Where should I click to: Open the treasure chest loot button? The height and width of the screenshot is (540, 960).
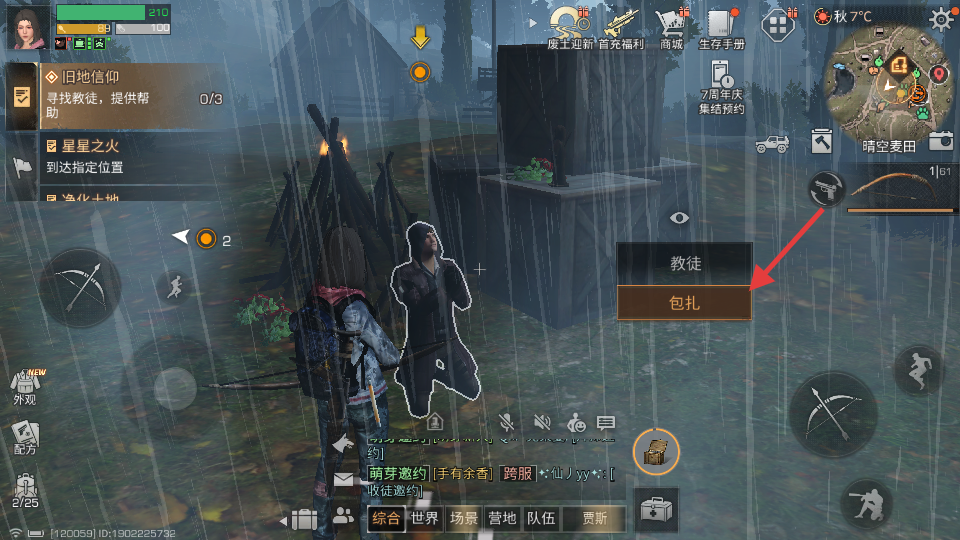[657, 451]
